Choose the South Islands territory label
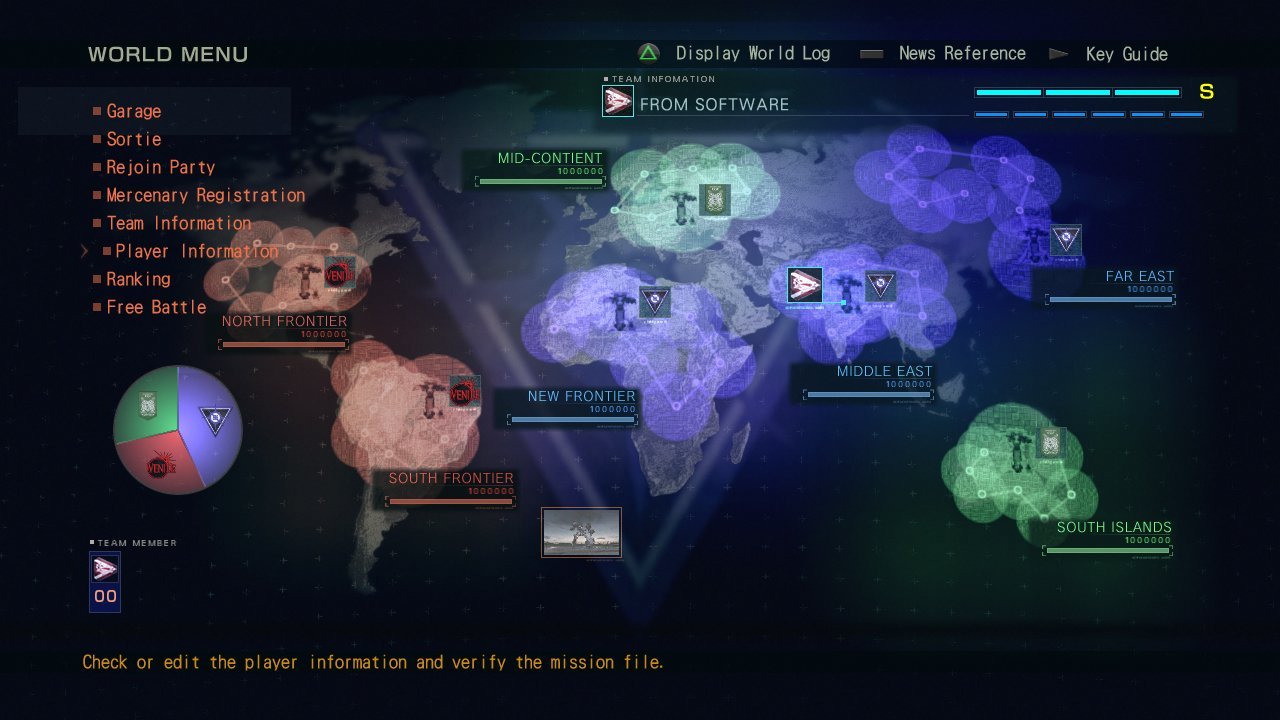Image resolution: width=1280 pixels, height=720 pixels. pyautogui.click(x=1113, y=527)
